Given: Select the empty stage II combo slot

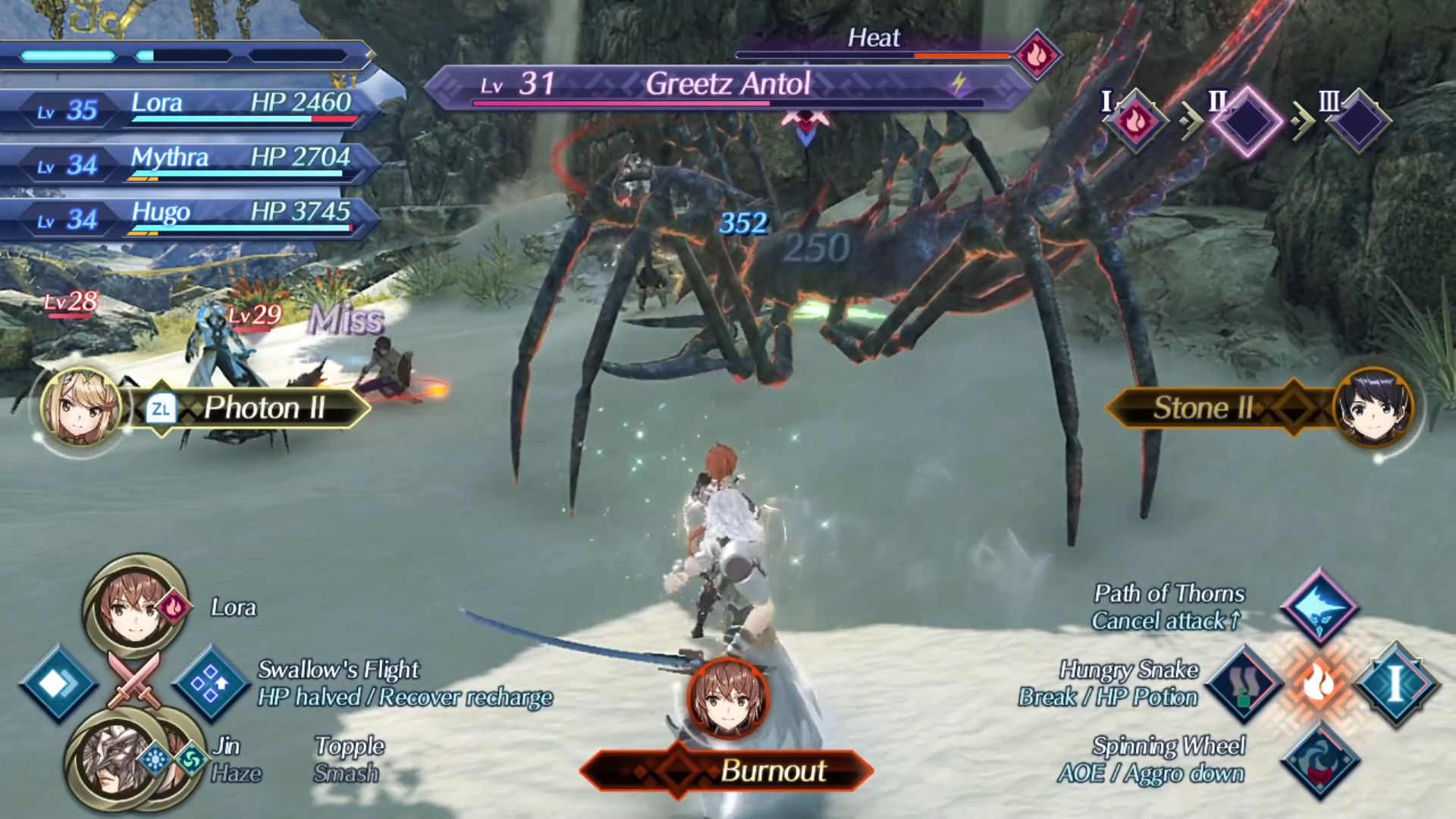Looking at the screenshot, I should pyautogui.click(x=1247, y=121).
